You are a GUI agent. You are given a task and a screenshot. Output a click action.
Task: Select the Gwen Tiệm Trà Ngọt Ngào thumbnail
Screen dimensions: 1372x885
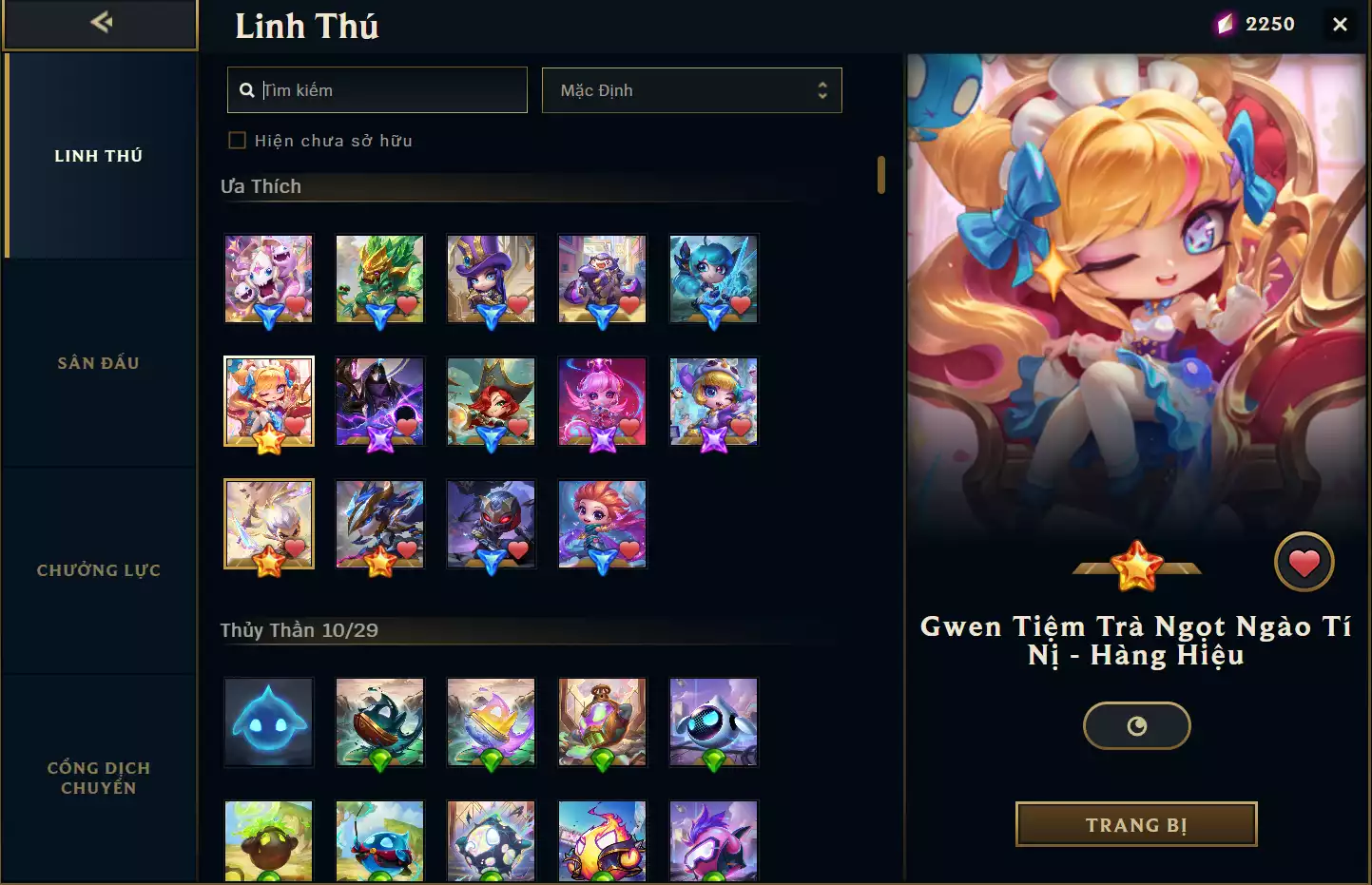268,401
